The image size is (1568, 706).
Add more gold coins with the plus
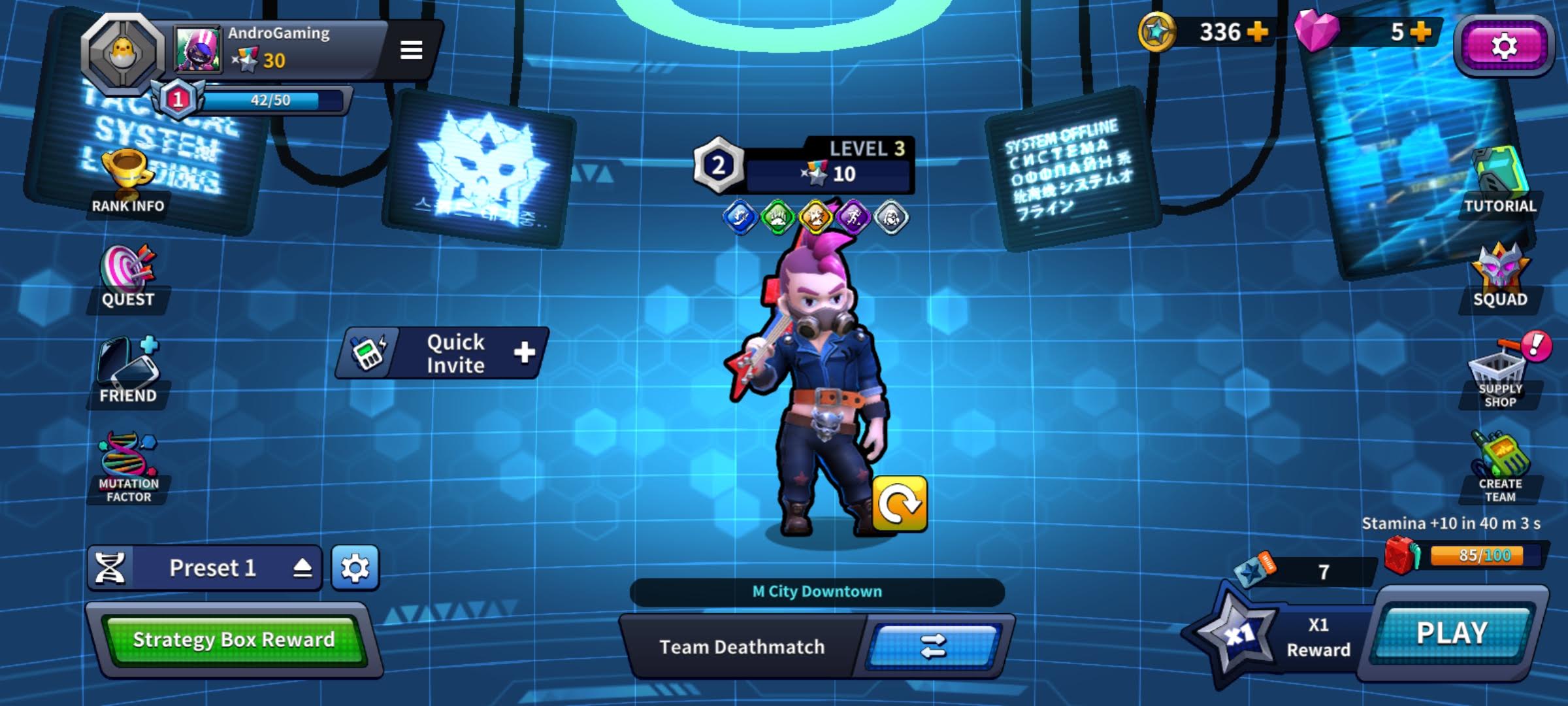(x=1257, y=31)
